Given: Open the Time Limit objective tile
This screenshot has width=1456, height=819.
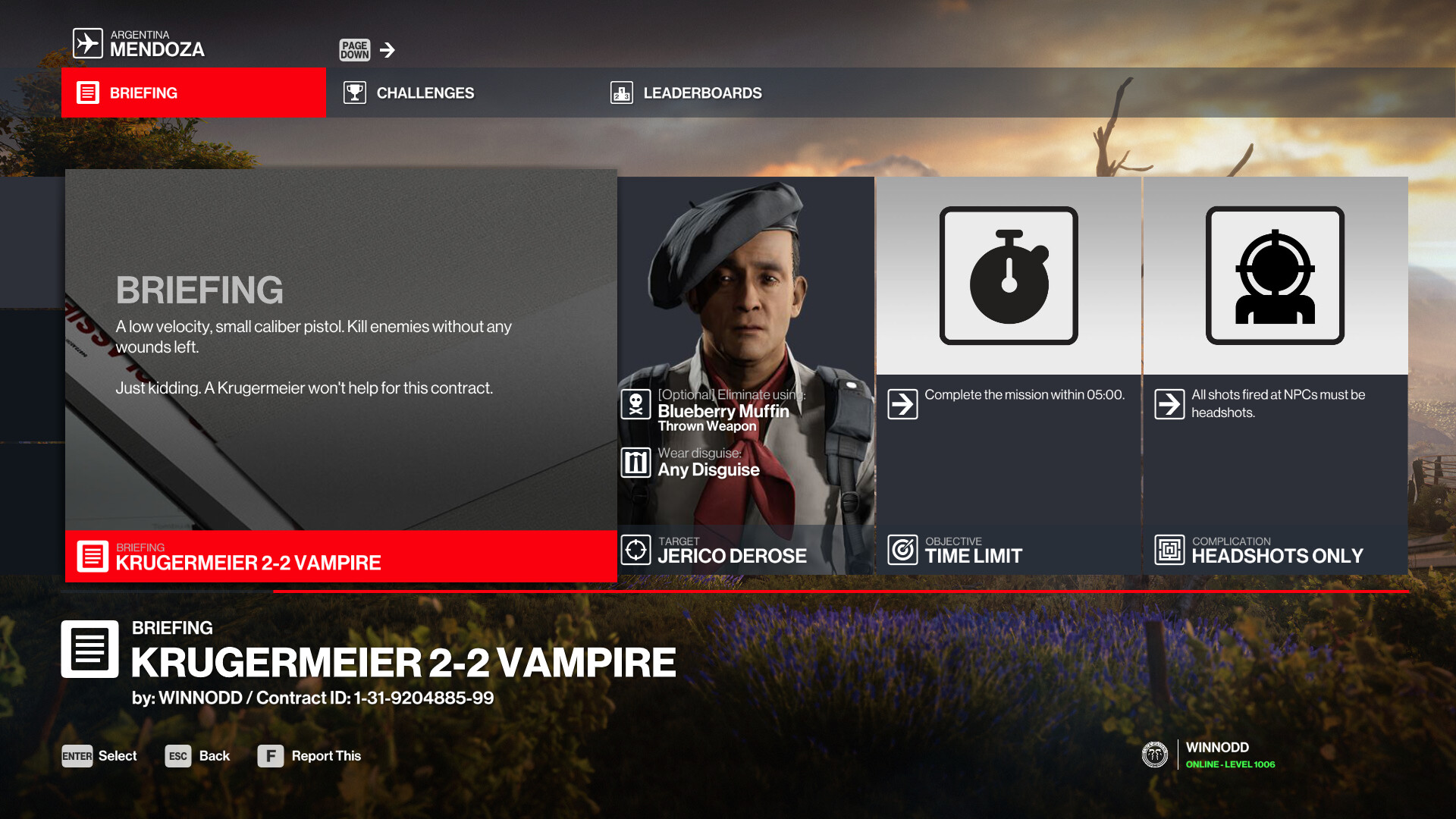Looking at the screenshot, I should pos(1009,375).
